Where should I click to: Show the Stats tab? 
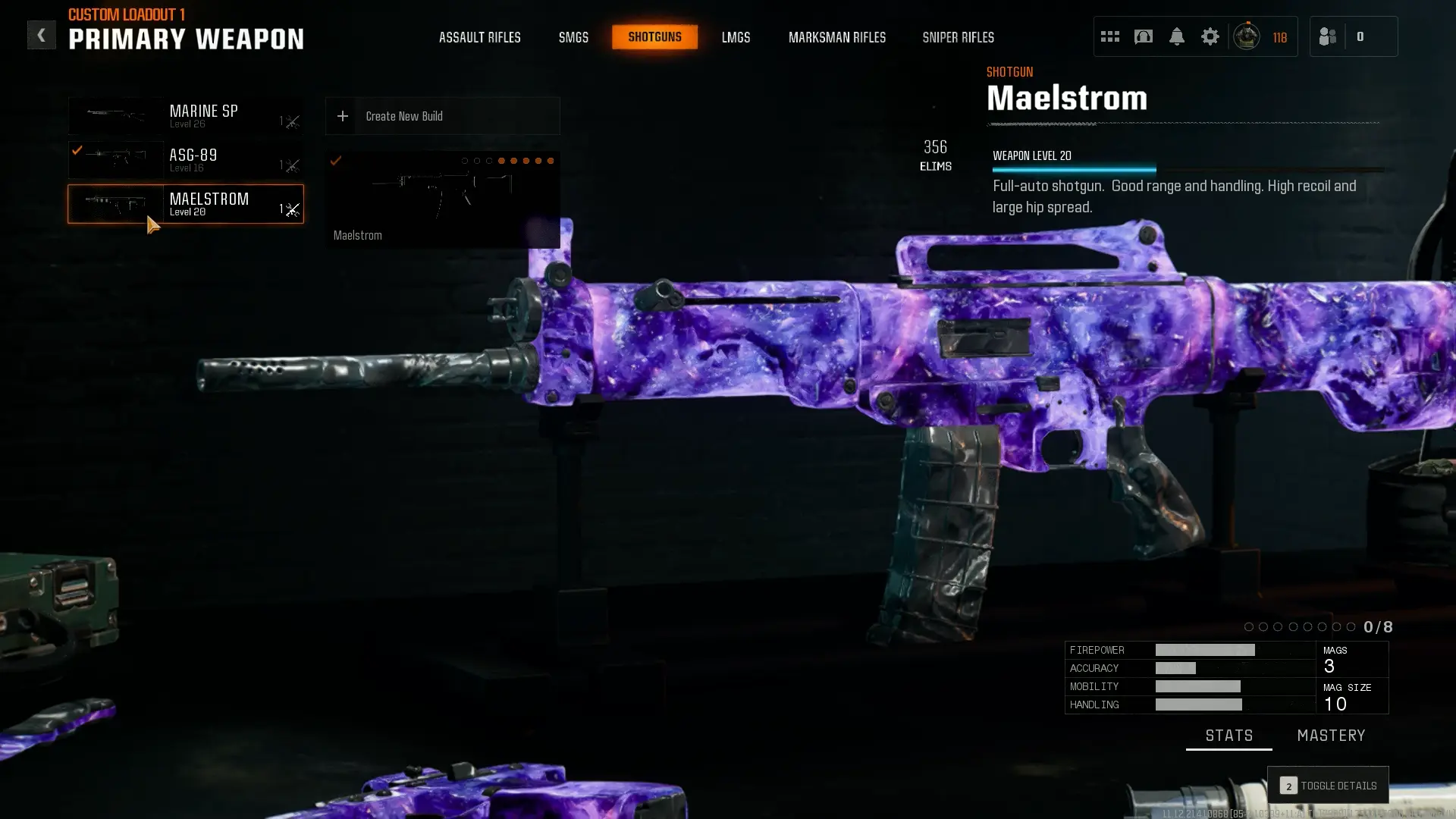click(1228, 736)
